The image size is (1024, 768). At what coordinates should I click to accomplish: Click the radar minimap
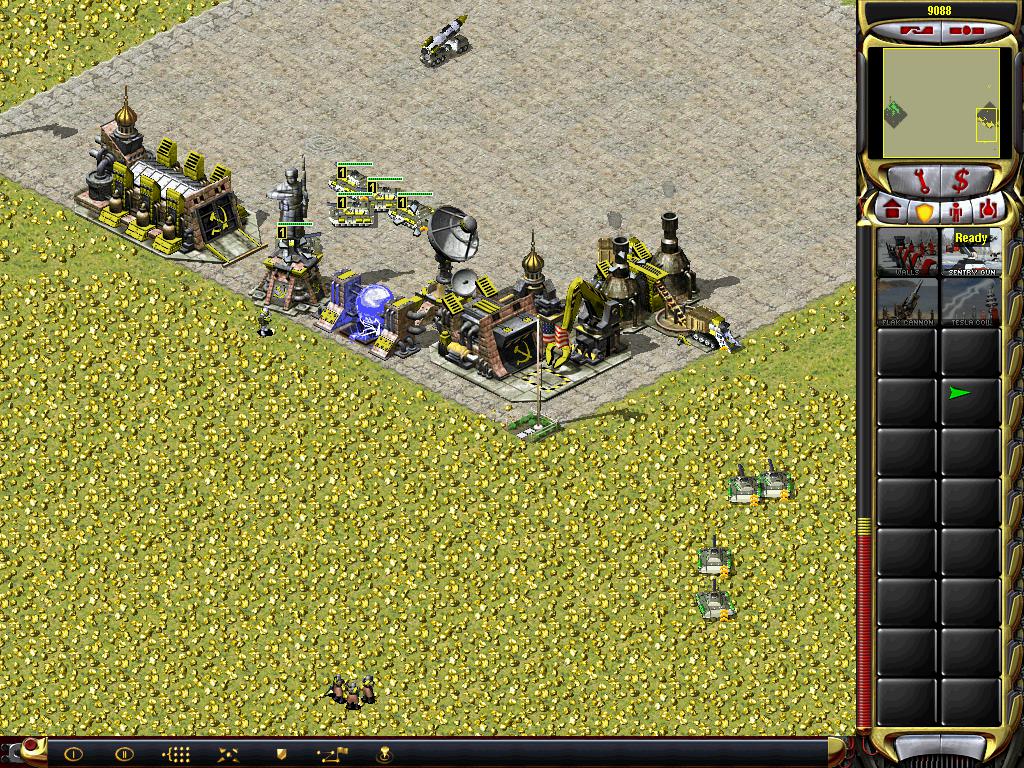939,104
